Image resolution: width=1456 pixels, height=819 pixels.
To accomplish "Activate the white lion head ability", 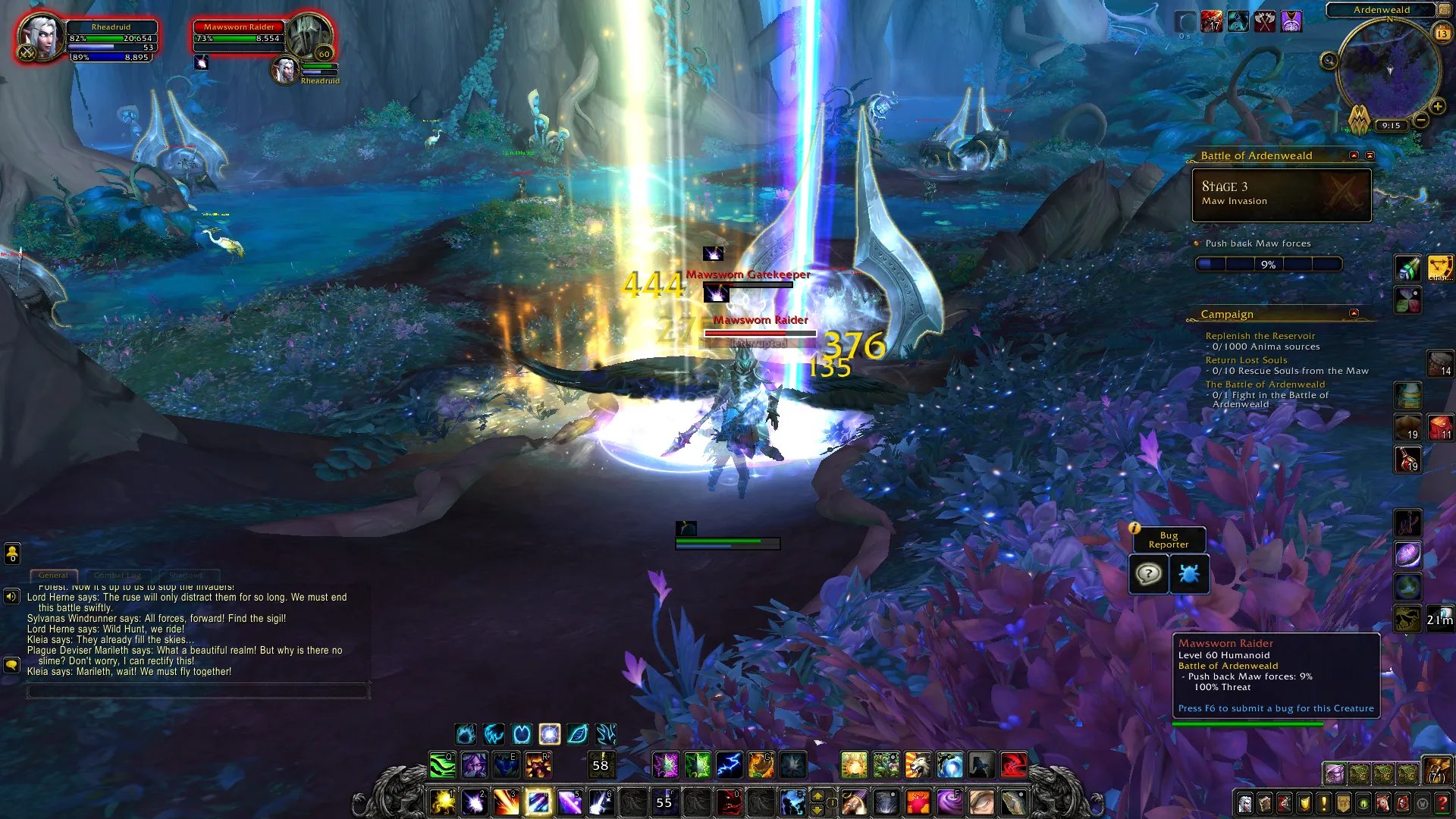I will [x=918, y=765].
